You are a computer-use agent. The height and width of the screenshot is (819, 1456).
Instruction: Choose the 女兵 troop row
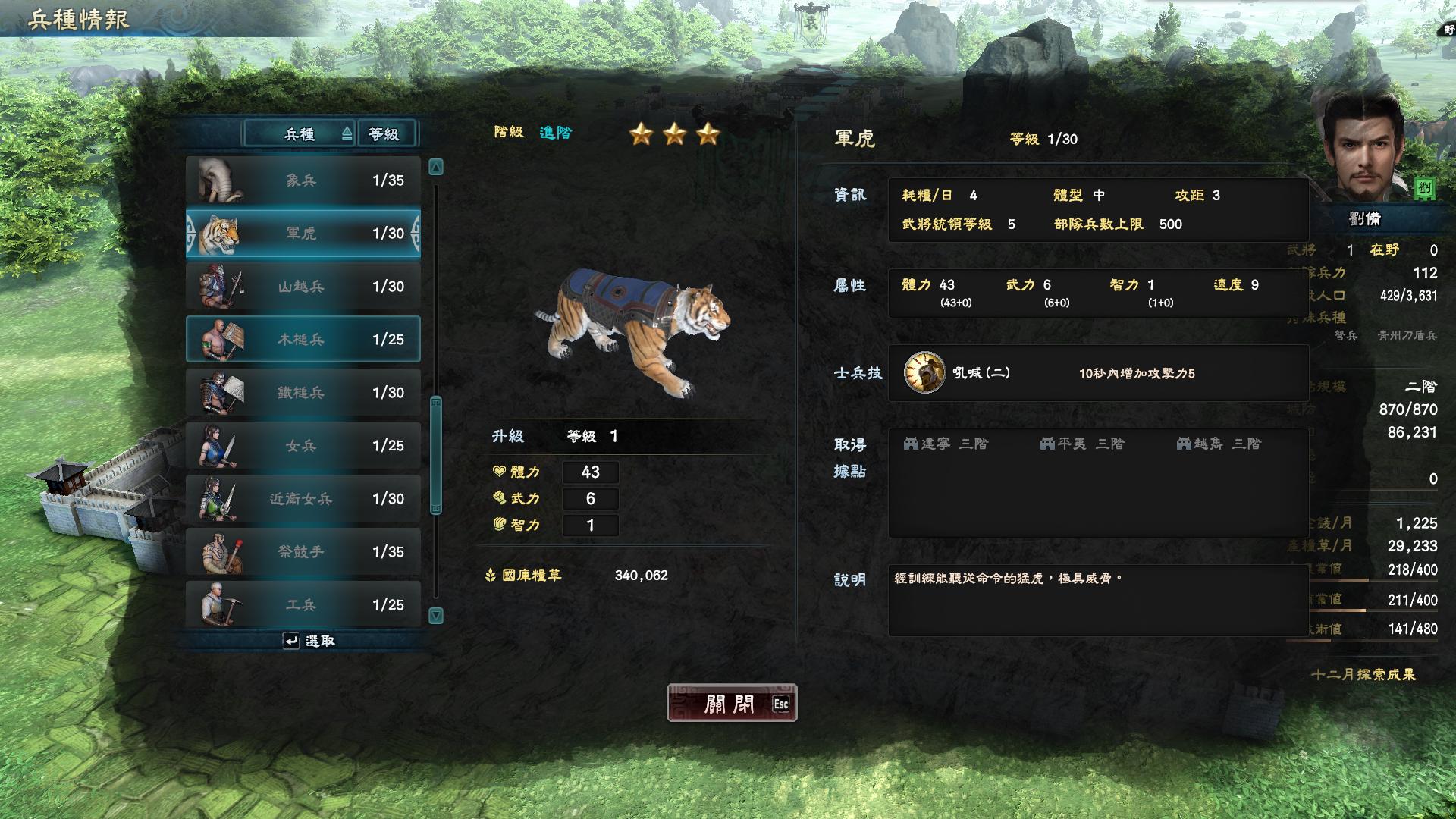click(303, 446)
